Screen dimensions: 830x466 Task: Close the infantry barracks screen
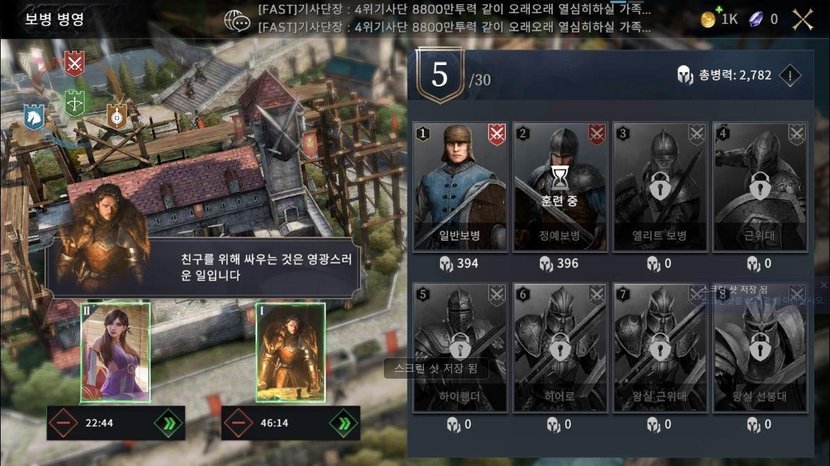coord(803,18)
